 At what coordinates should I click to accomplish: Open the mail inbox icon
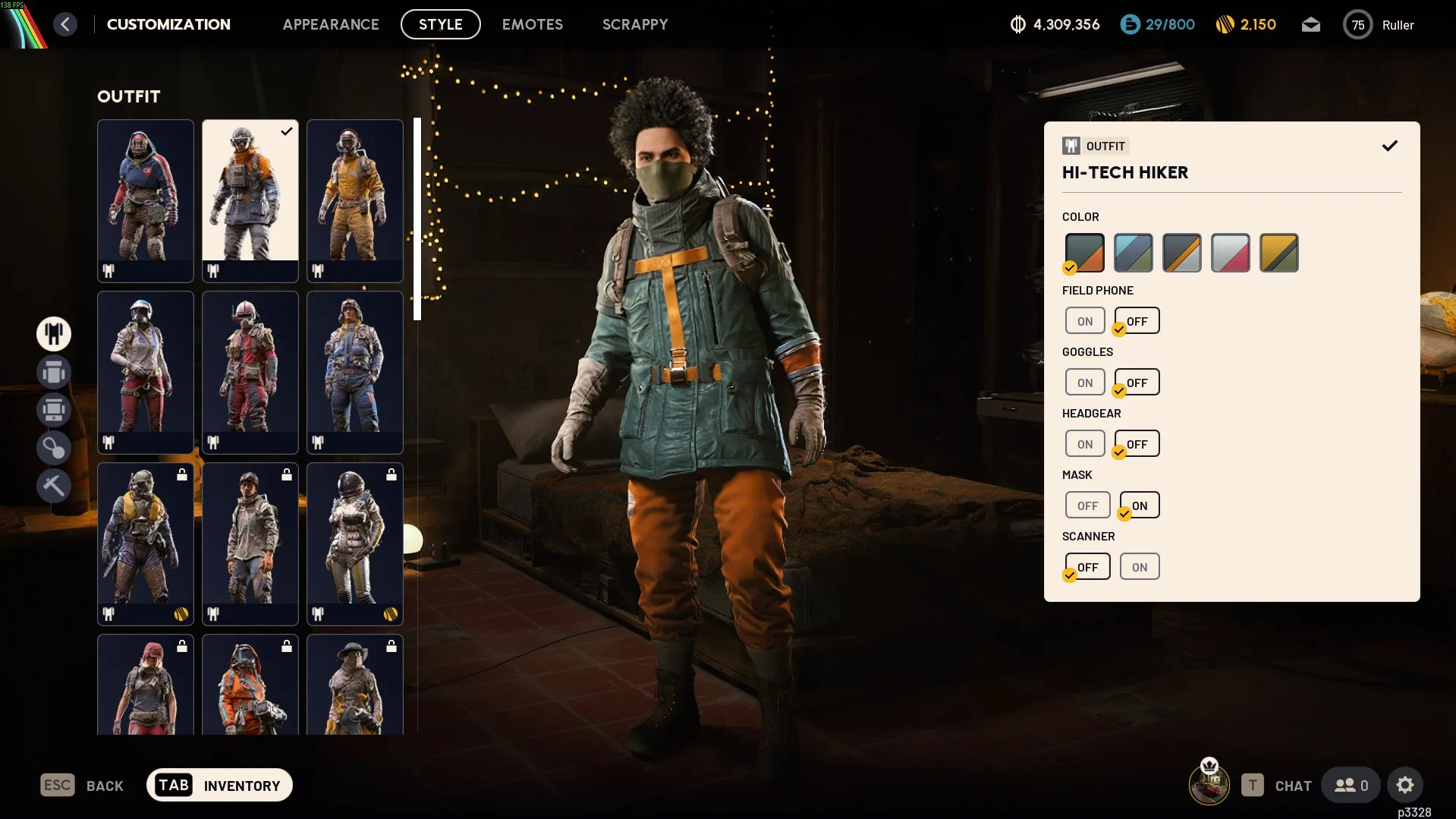(1310, 25)
